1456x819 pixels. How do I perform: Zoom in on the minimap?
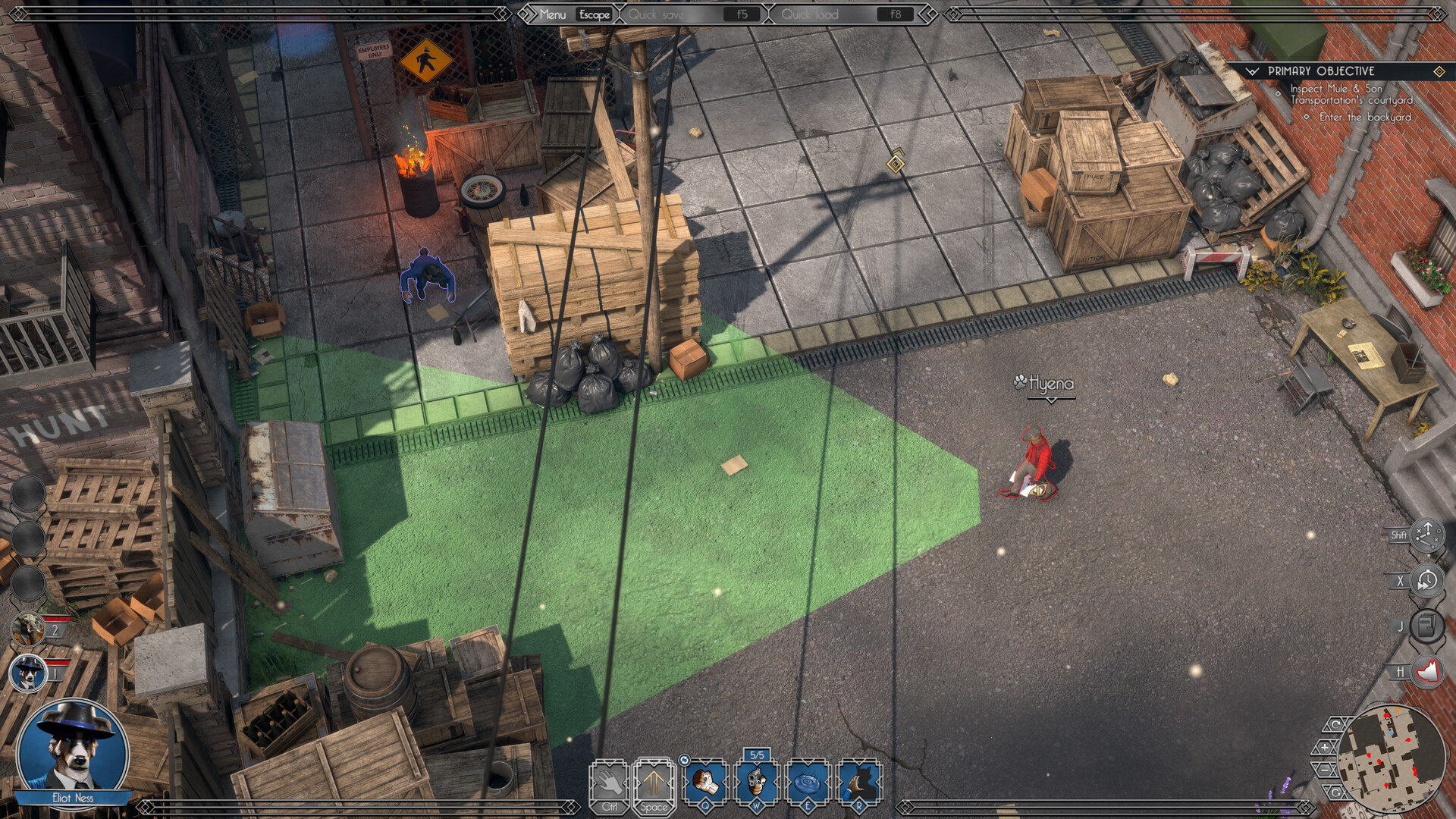[1325, 747]
